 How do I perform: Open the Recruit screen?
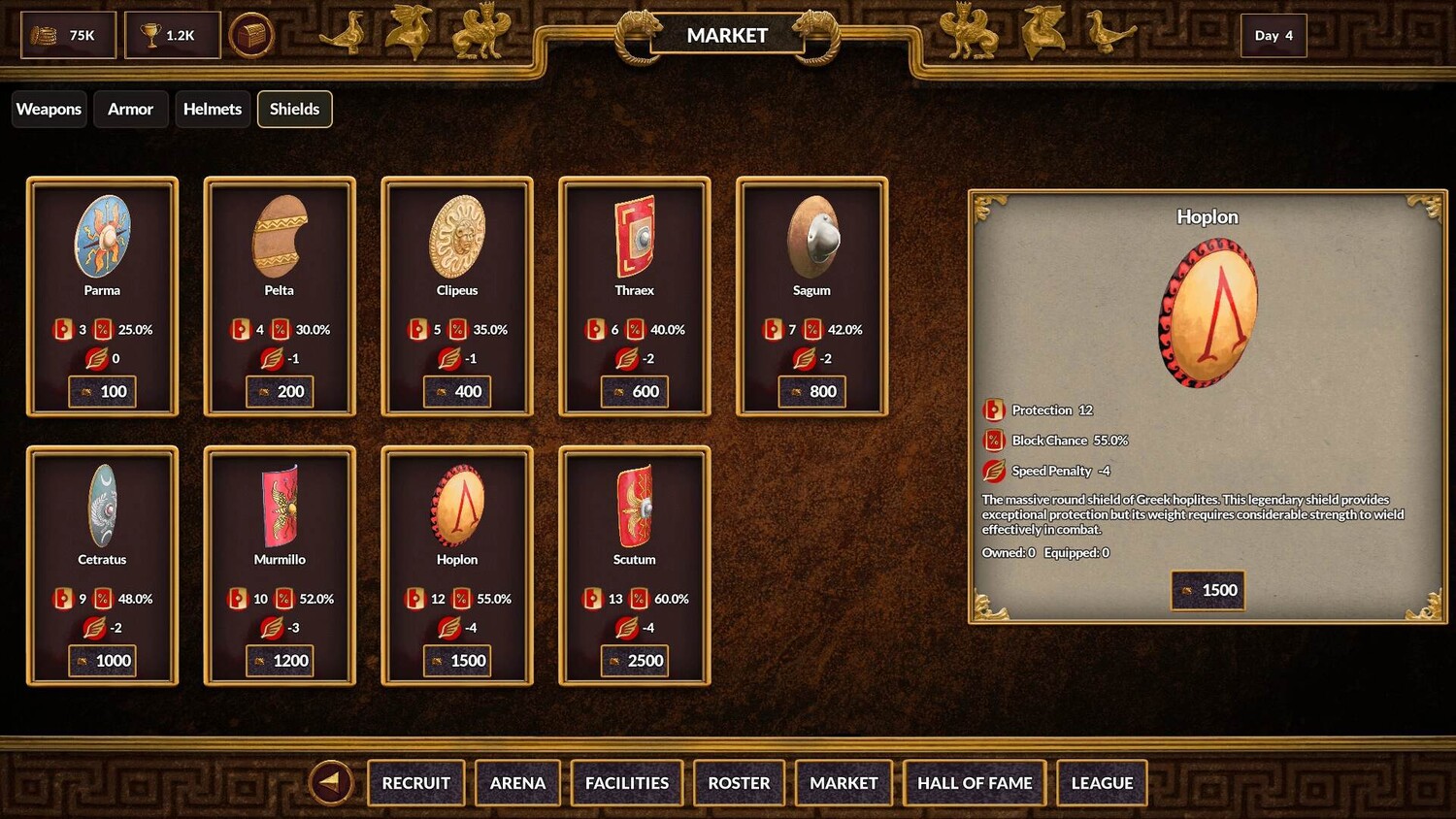(x=415, y=783)
